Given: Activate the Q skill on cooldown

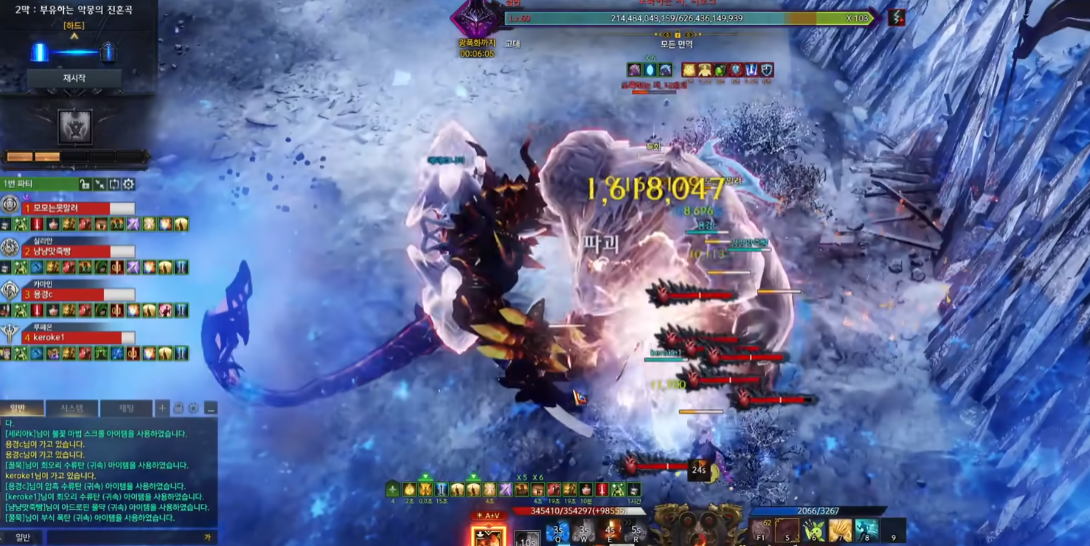Looking at the screenshot, I should point(558,531).
